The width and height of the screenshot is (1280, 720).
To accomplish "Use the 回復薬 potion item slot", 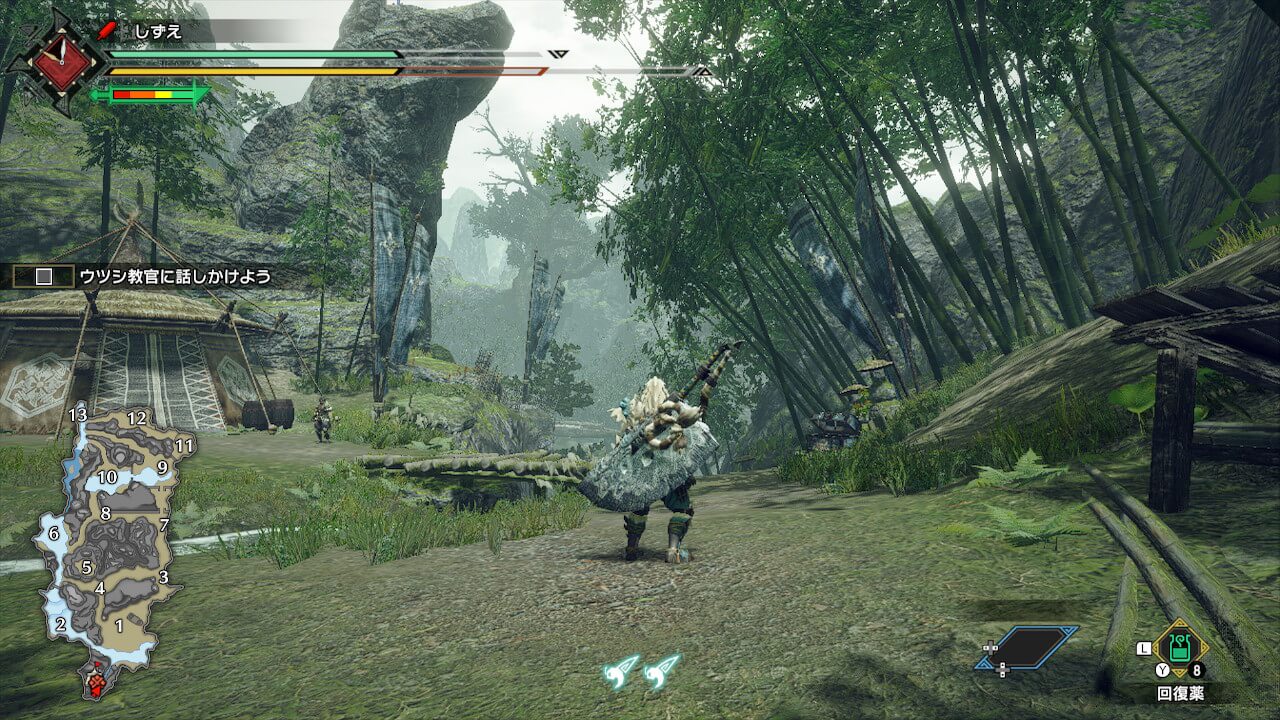I will [1180, 648].
